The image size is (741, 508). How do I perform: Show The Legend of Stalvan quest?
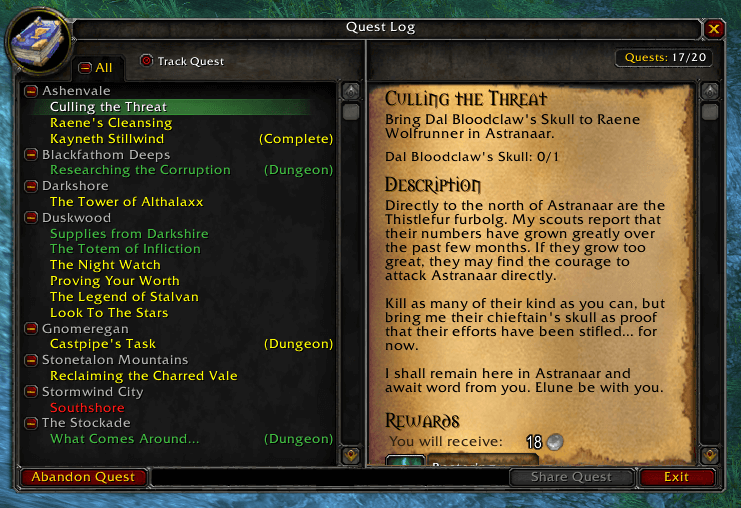(x=124, y=297)
